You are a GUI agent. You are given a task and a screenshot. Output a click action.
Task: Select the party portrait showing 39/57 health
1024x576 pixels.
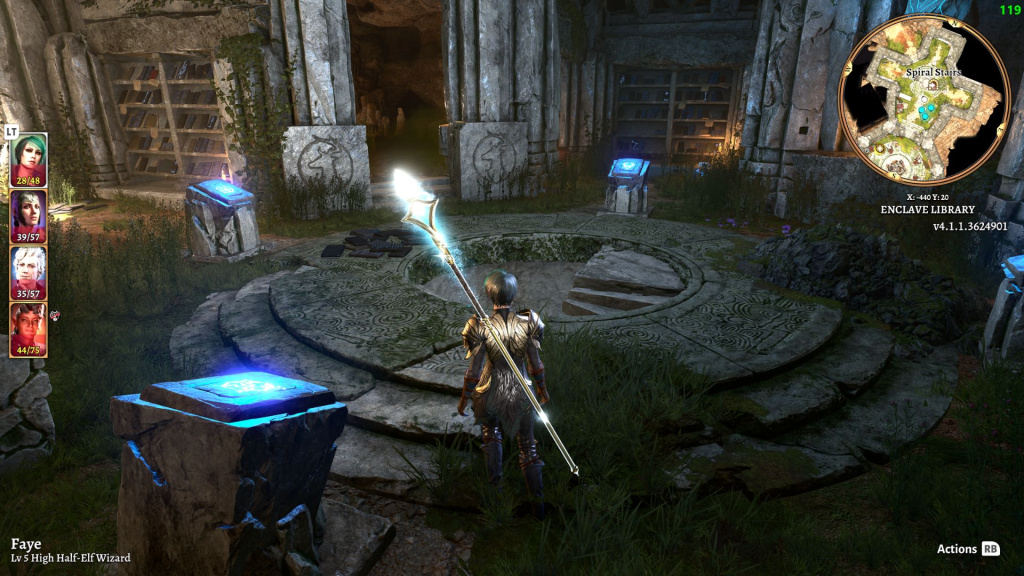click(28, 214)
